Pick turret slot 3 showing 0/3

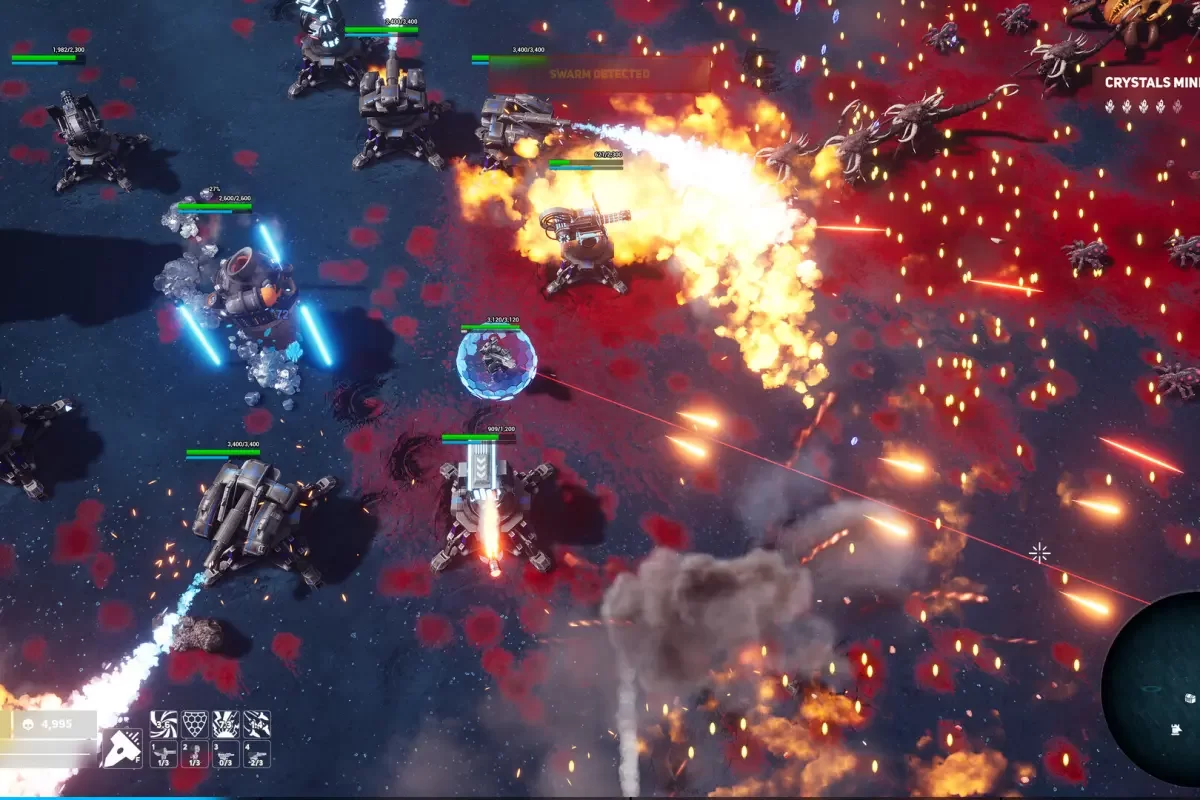click(x=226, y=755)
